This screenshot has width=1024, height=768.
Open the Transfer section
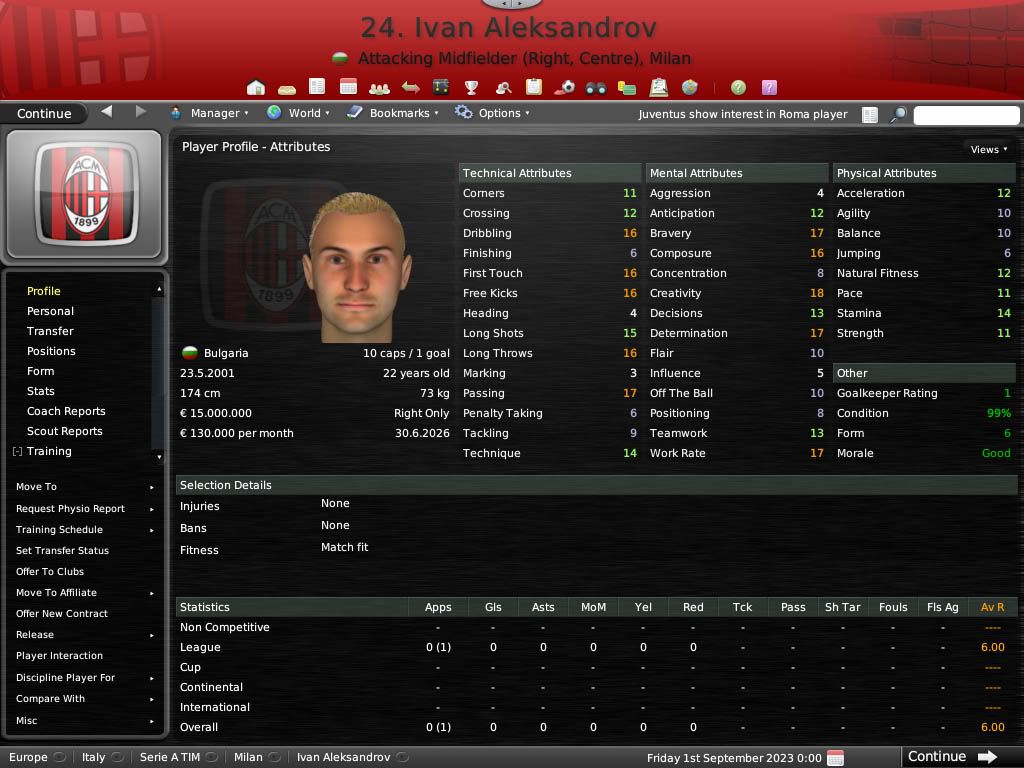[50, 331]
